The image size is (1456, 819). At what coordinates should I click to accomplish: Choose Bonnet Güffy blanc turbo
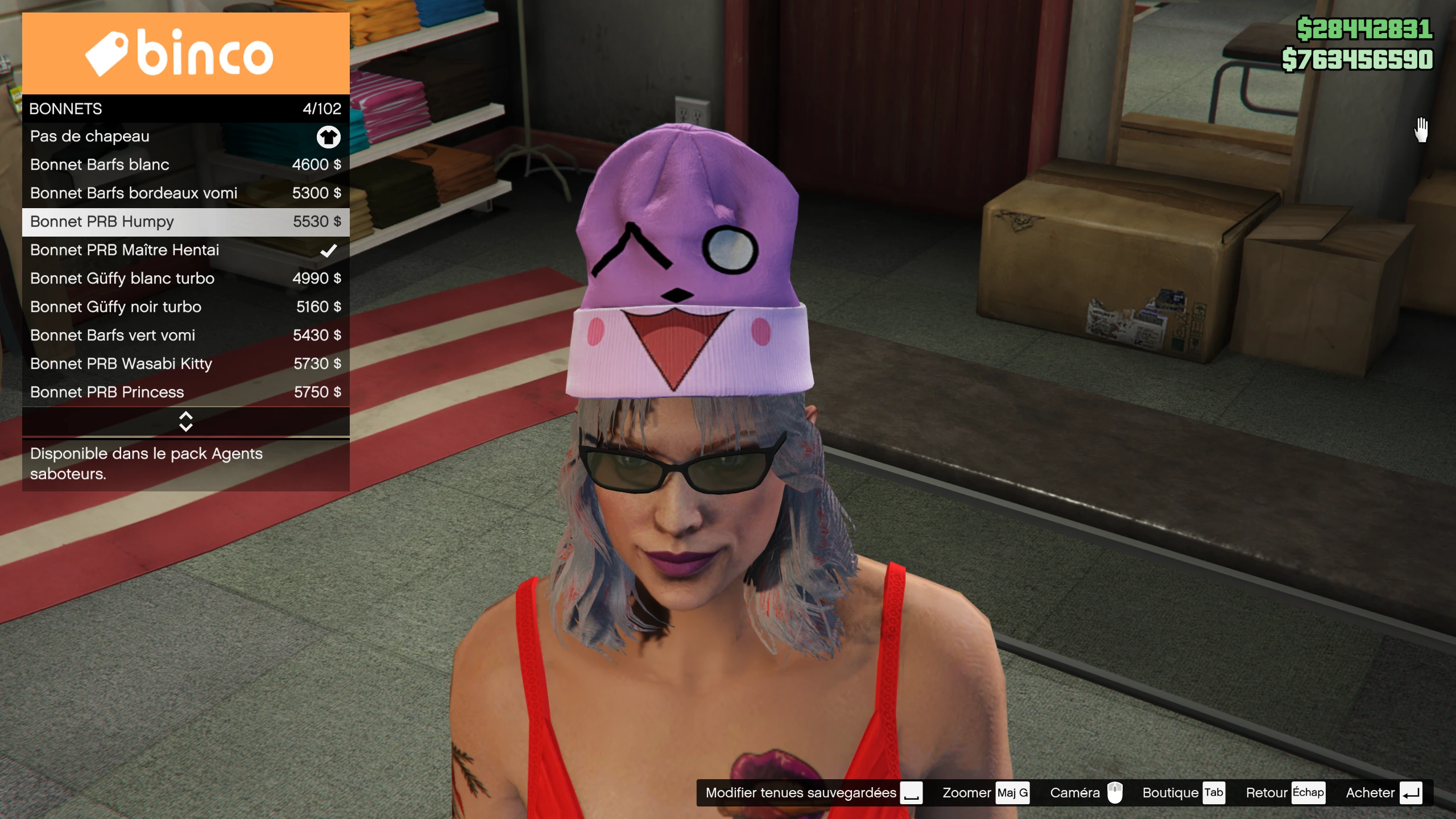185,279
